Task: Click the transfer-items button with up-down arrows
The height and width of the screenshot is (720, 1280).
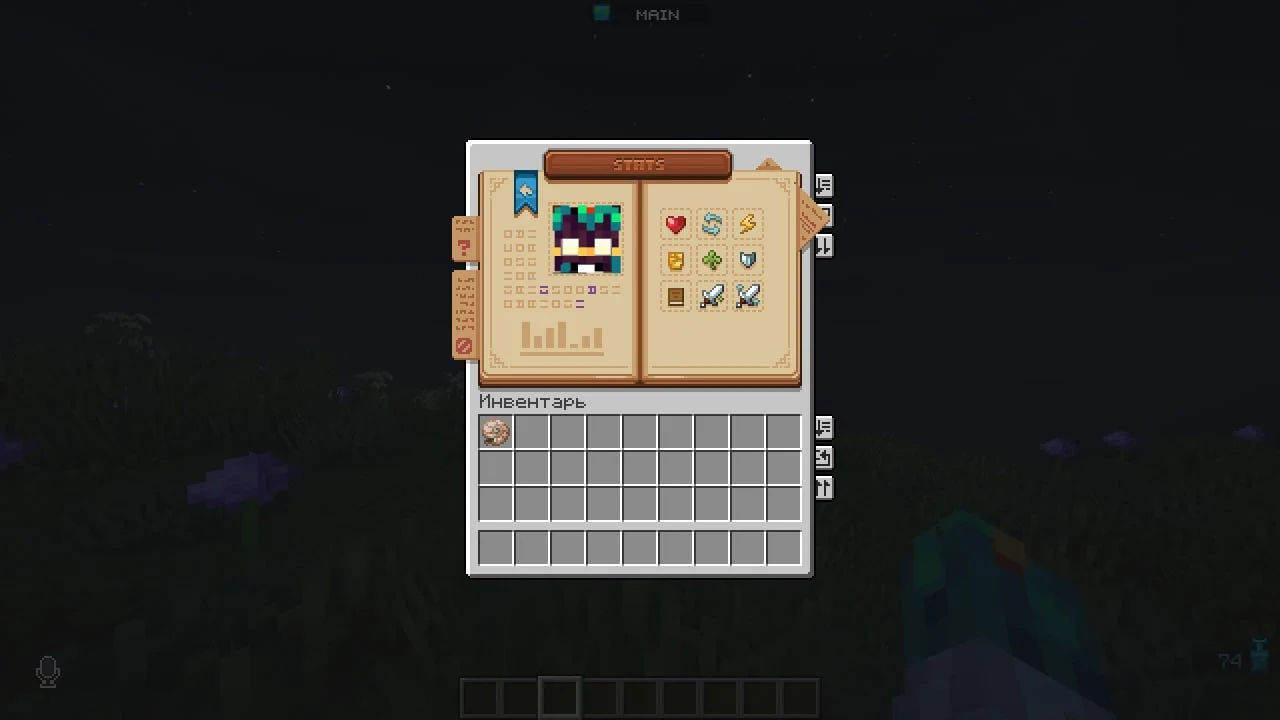Action: [823, 487]
